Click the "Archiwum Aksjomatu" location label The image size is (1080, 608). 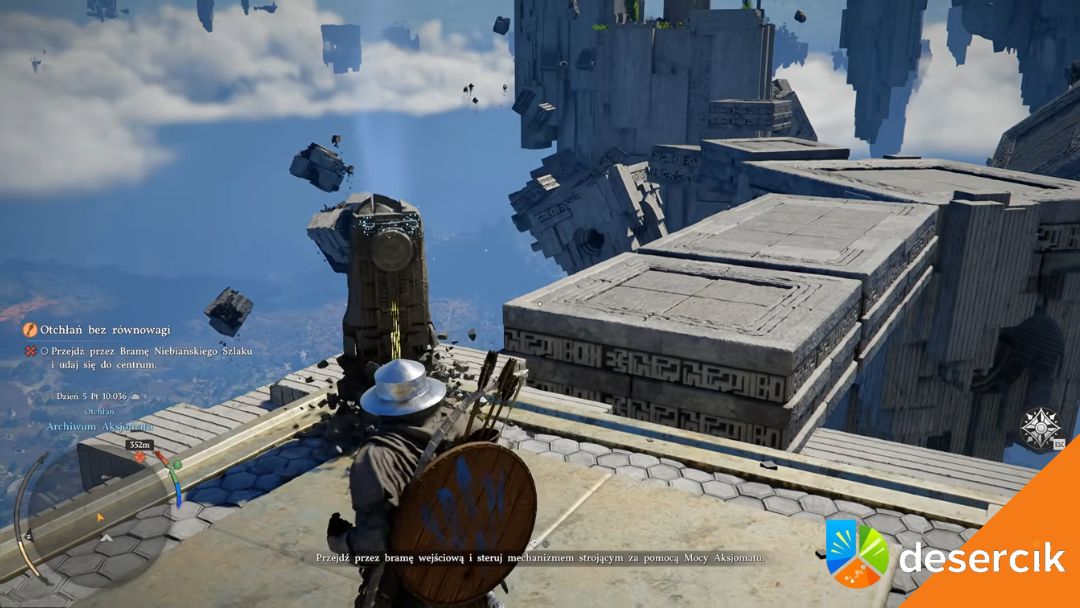pos(98,426)
